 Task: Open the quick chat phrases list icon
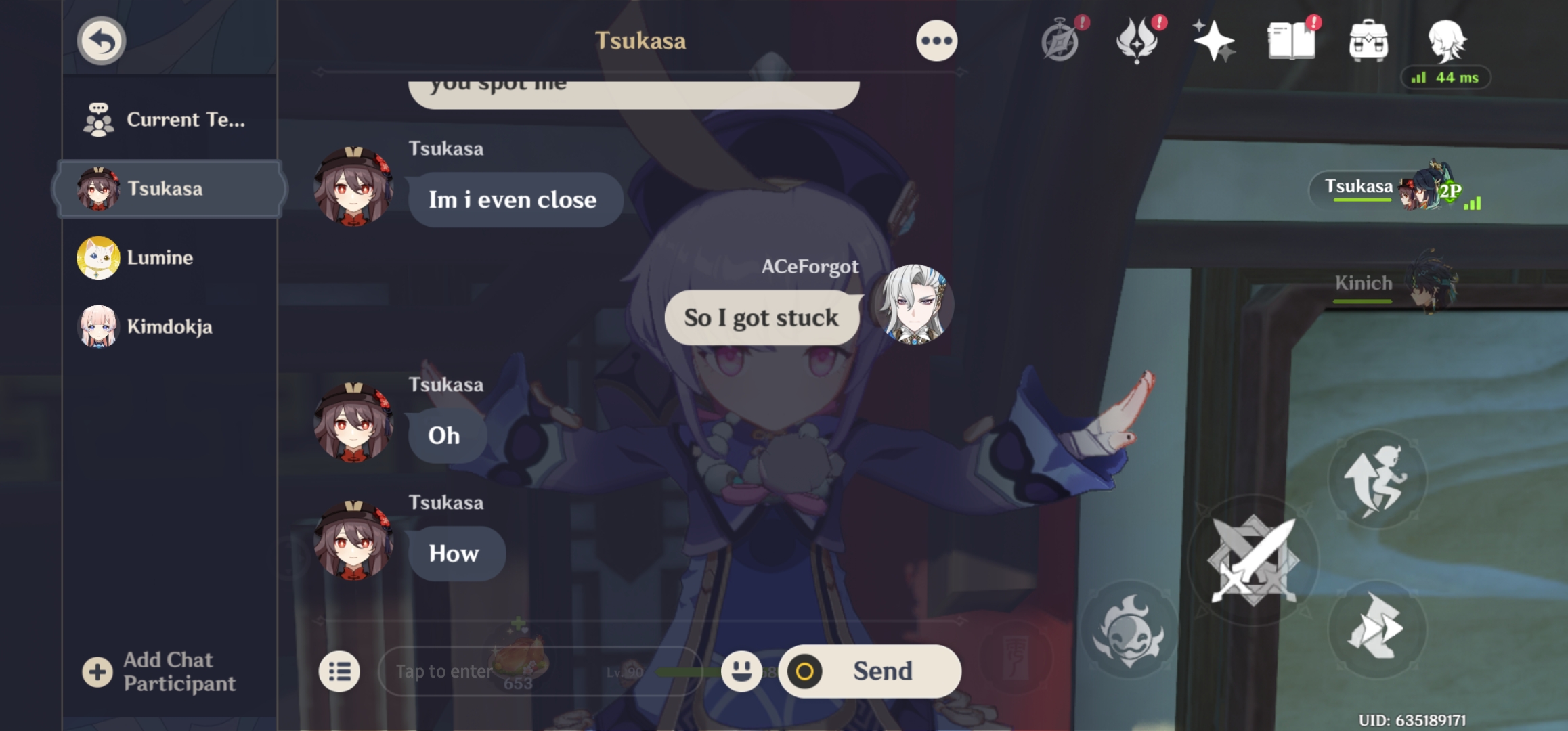341,670
